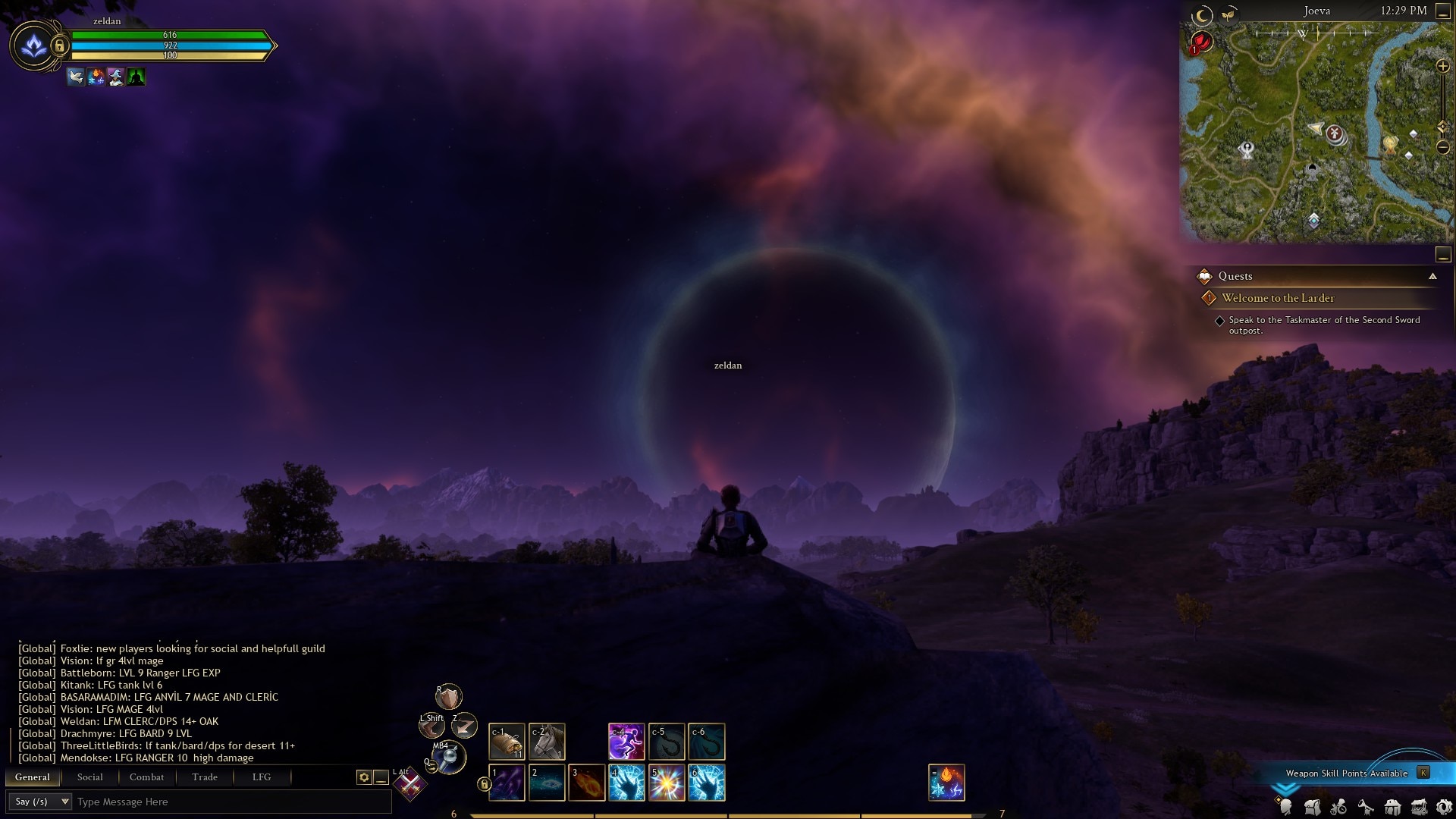Switch to the Social chat tab
1456x819 pixels.
pos(89,777)
